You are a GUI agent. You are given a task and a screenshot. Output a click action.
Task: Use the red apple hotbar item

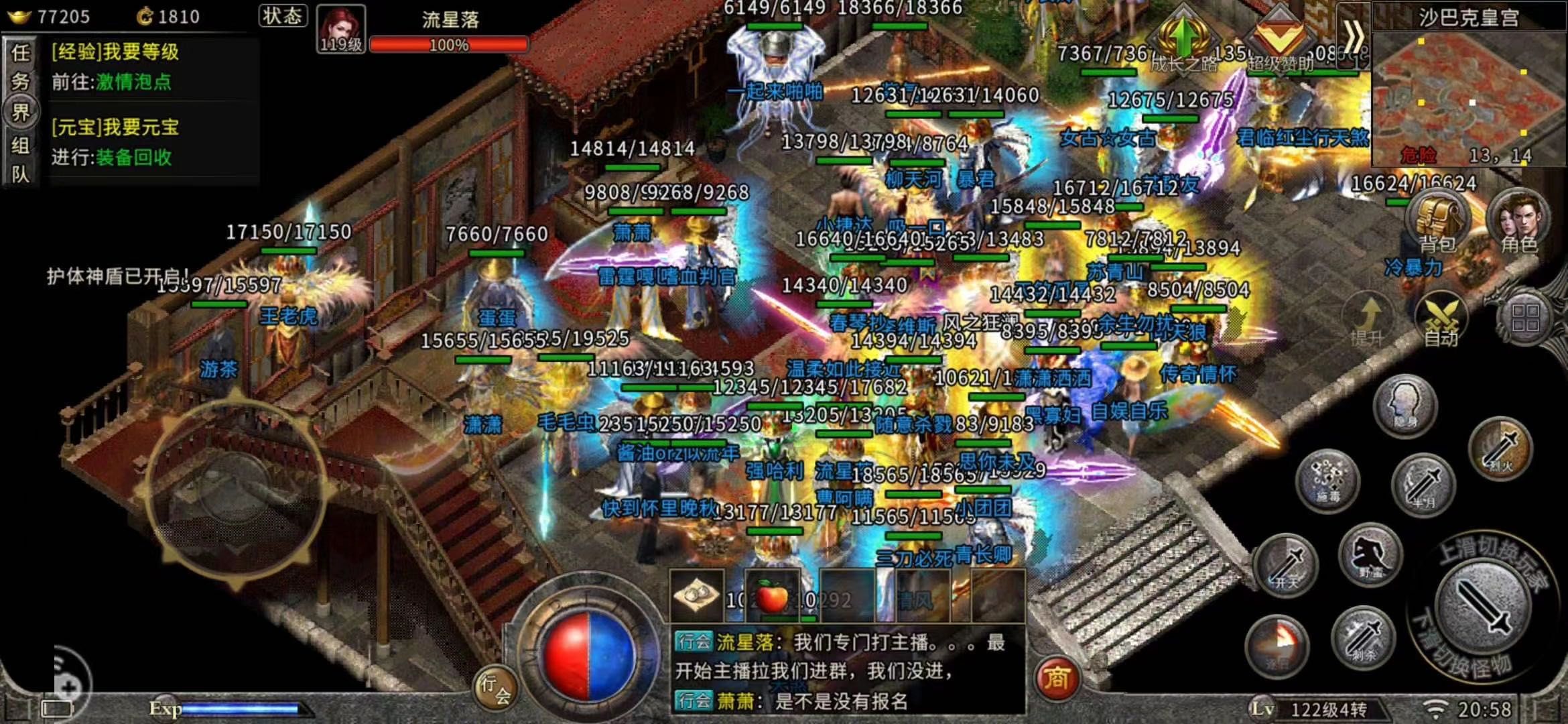tap(772, 596)
